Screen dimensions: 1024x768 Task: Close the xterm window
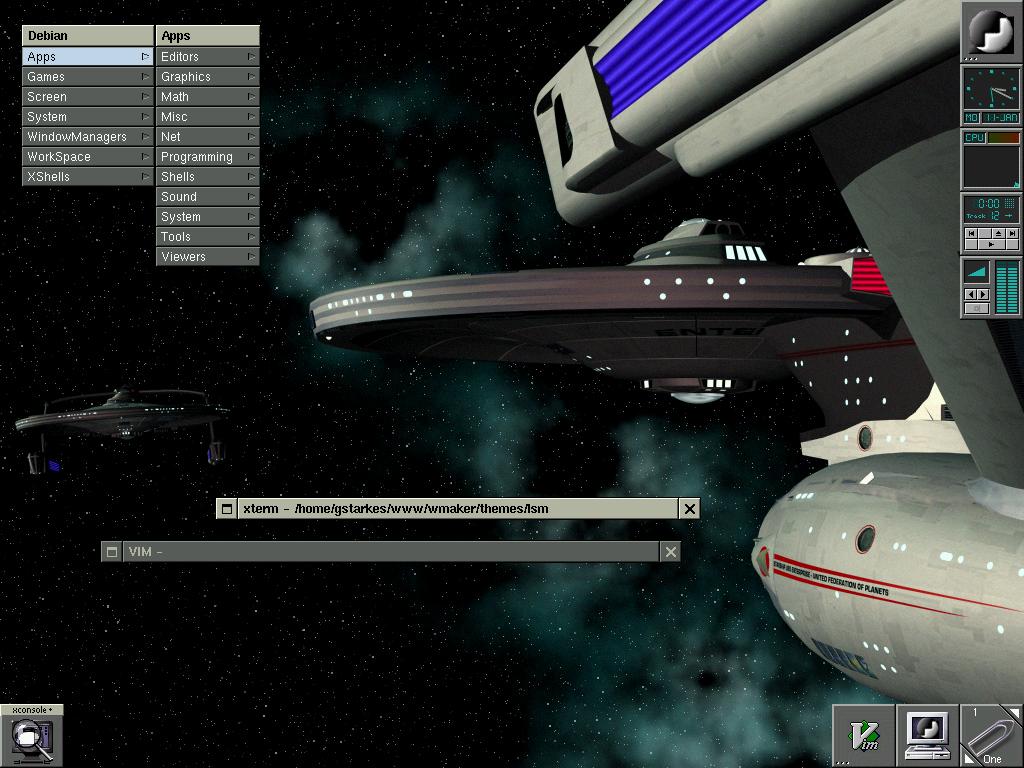pyautogui.click(x=689, y=509)
